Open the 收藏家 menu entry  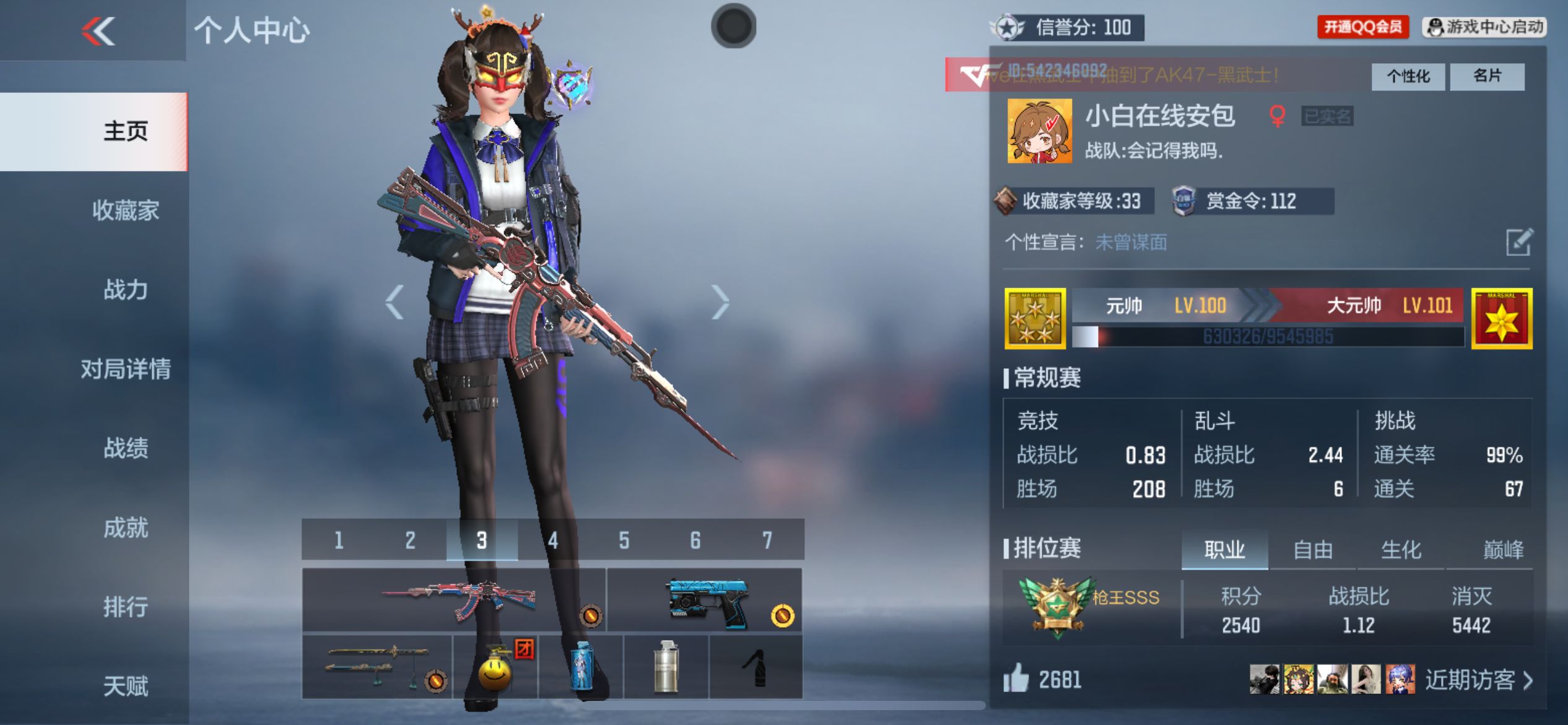pyautogui.click(x=125, y=211)
